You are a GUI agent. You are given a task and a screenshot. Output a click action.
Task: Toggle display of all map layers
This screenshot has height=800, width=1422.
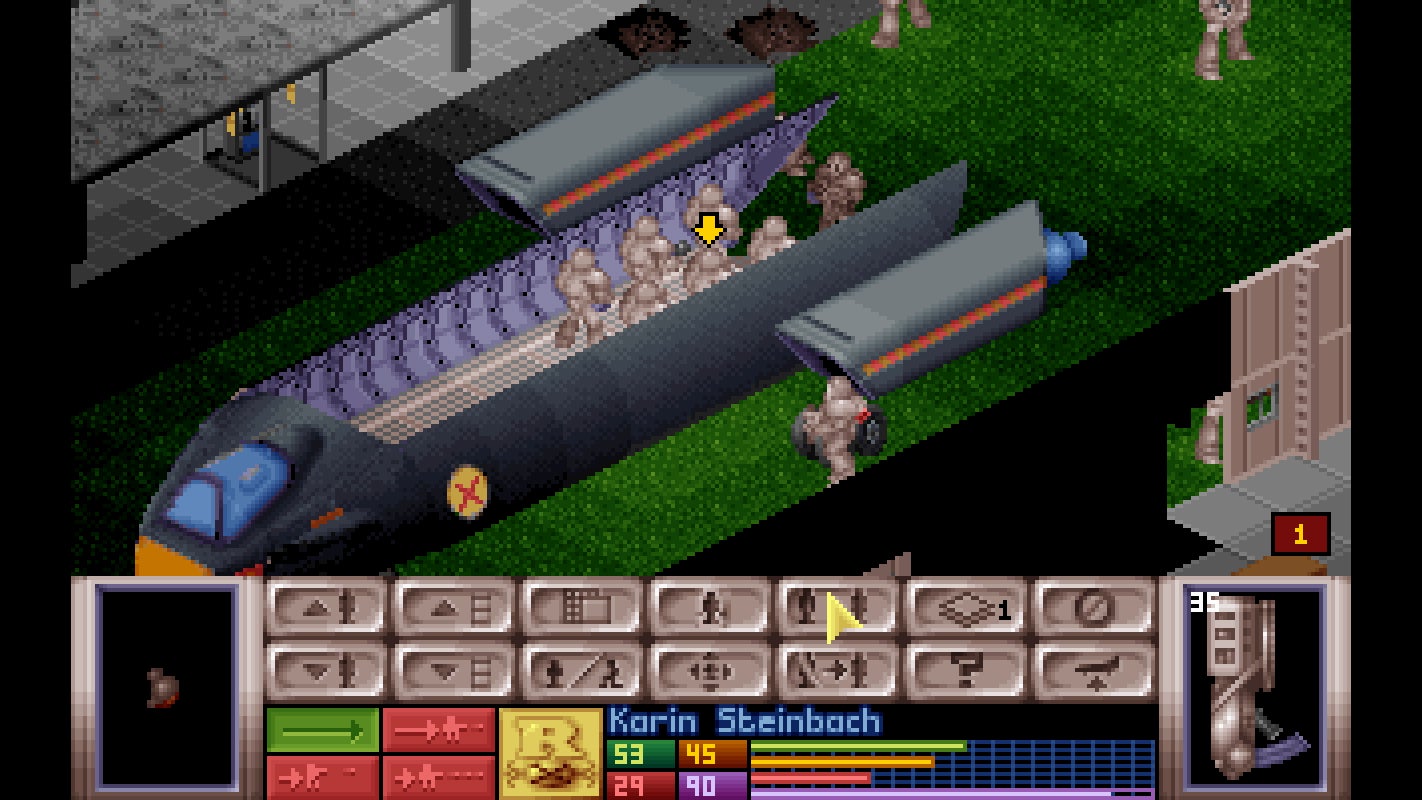click(x=964, y=610)
